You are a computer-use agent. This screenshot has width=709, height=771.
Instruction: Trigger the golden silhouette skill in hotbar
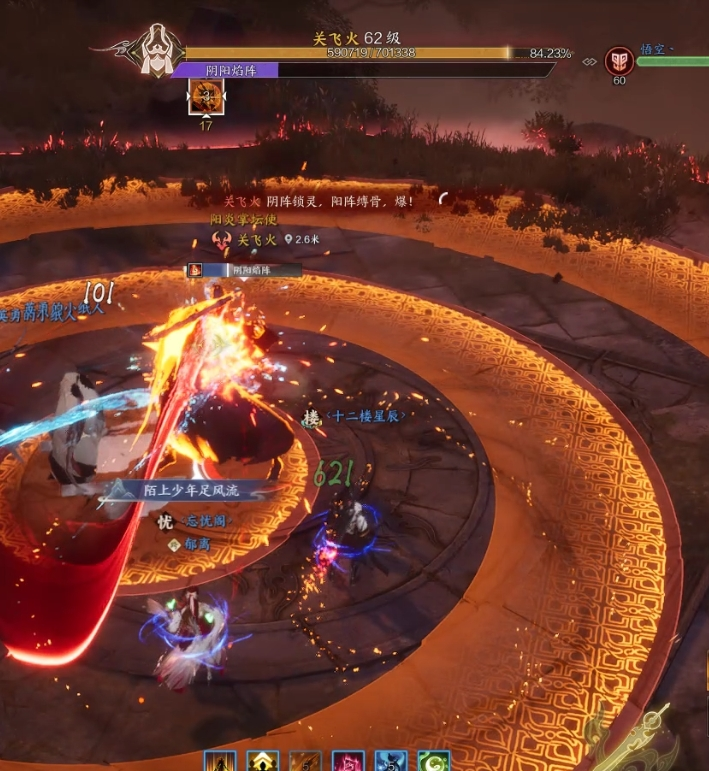[x=220, y=763]
